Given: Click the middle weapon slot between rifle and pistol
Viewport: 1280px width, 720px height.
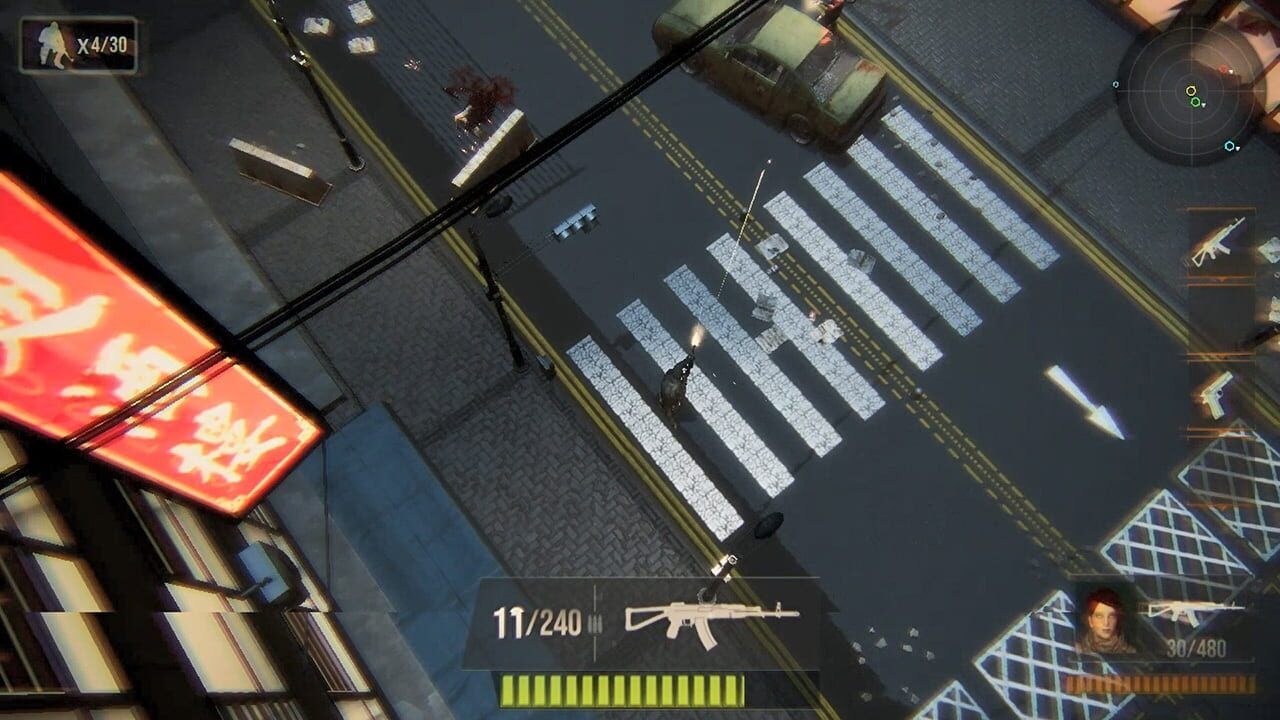Looking at the screenshot, I should pos(1220,316).
